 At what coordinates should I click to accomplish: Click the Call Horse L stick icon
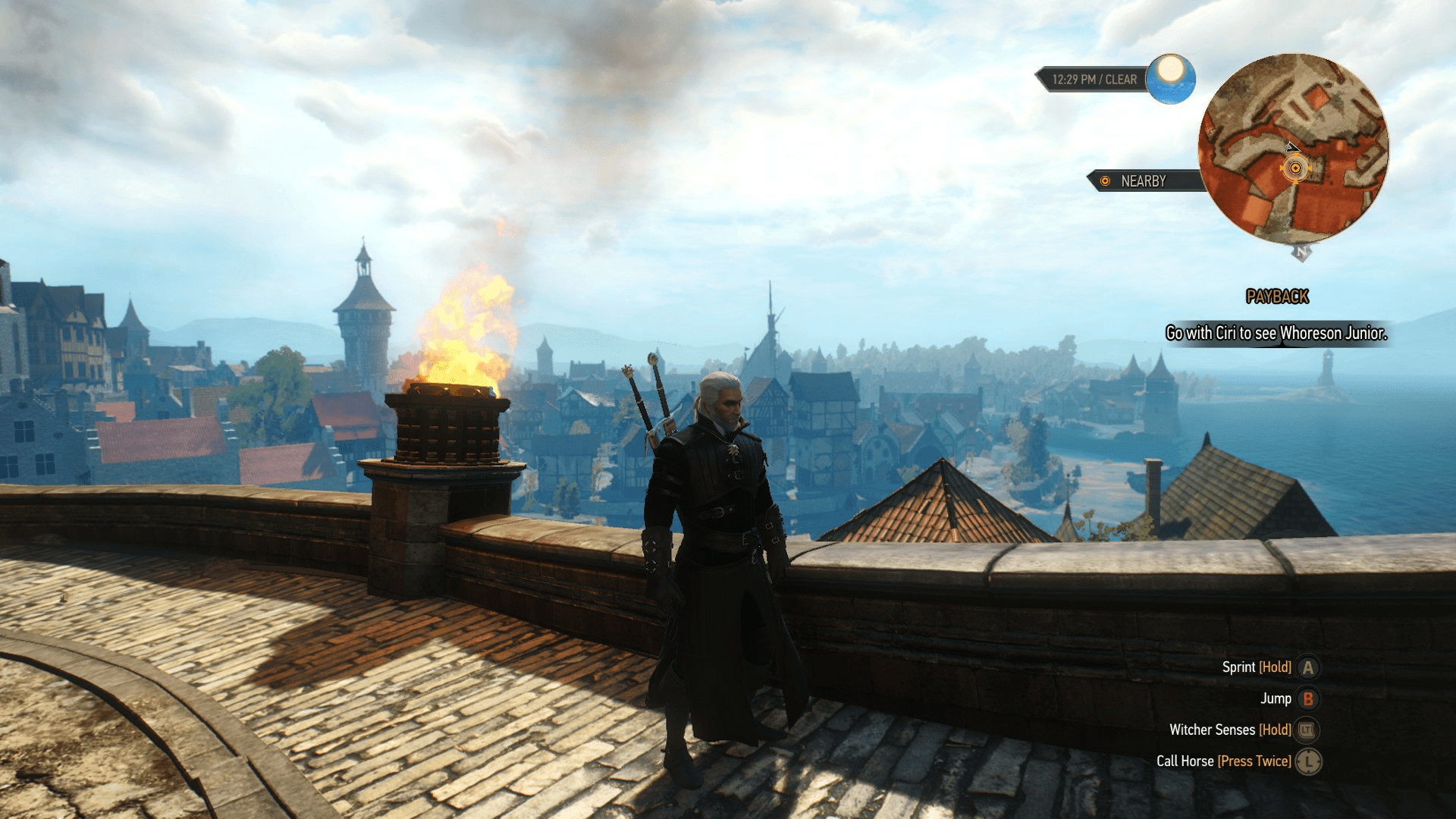pyautogui.click(x=1307, y=761)
